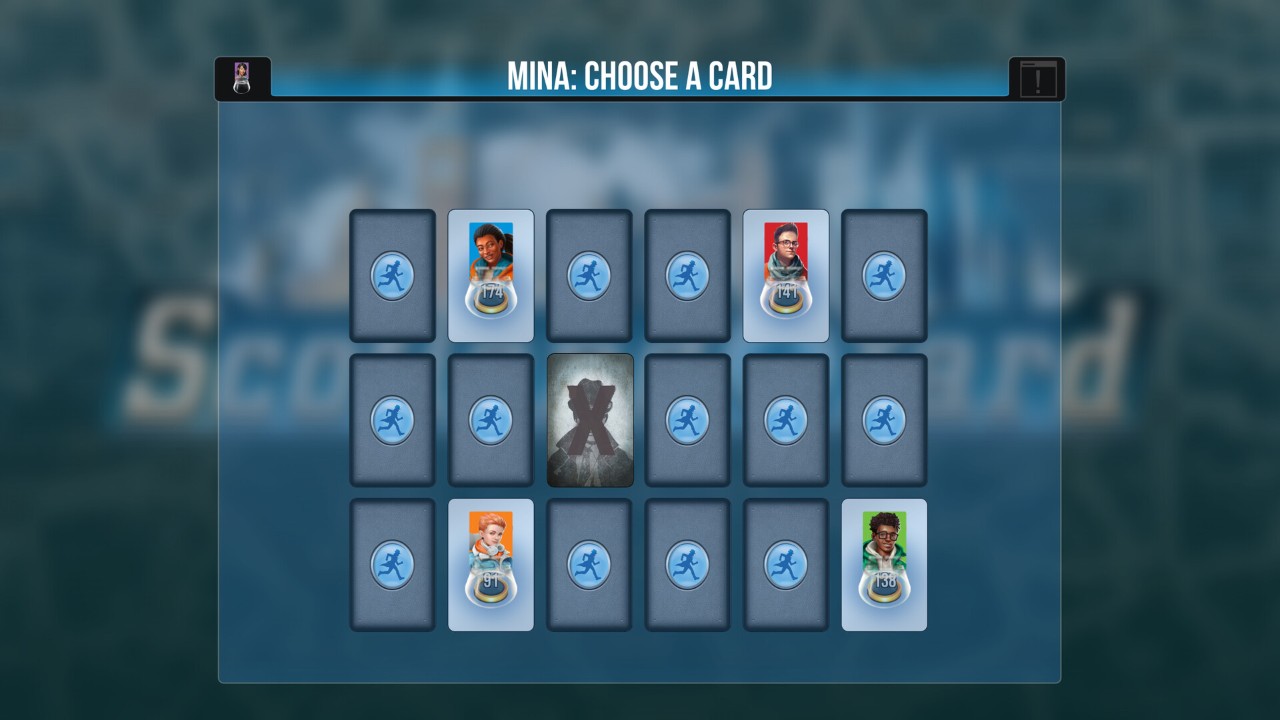Select the character card numbered 174

[x=490, y=274]
